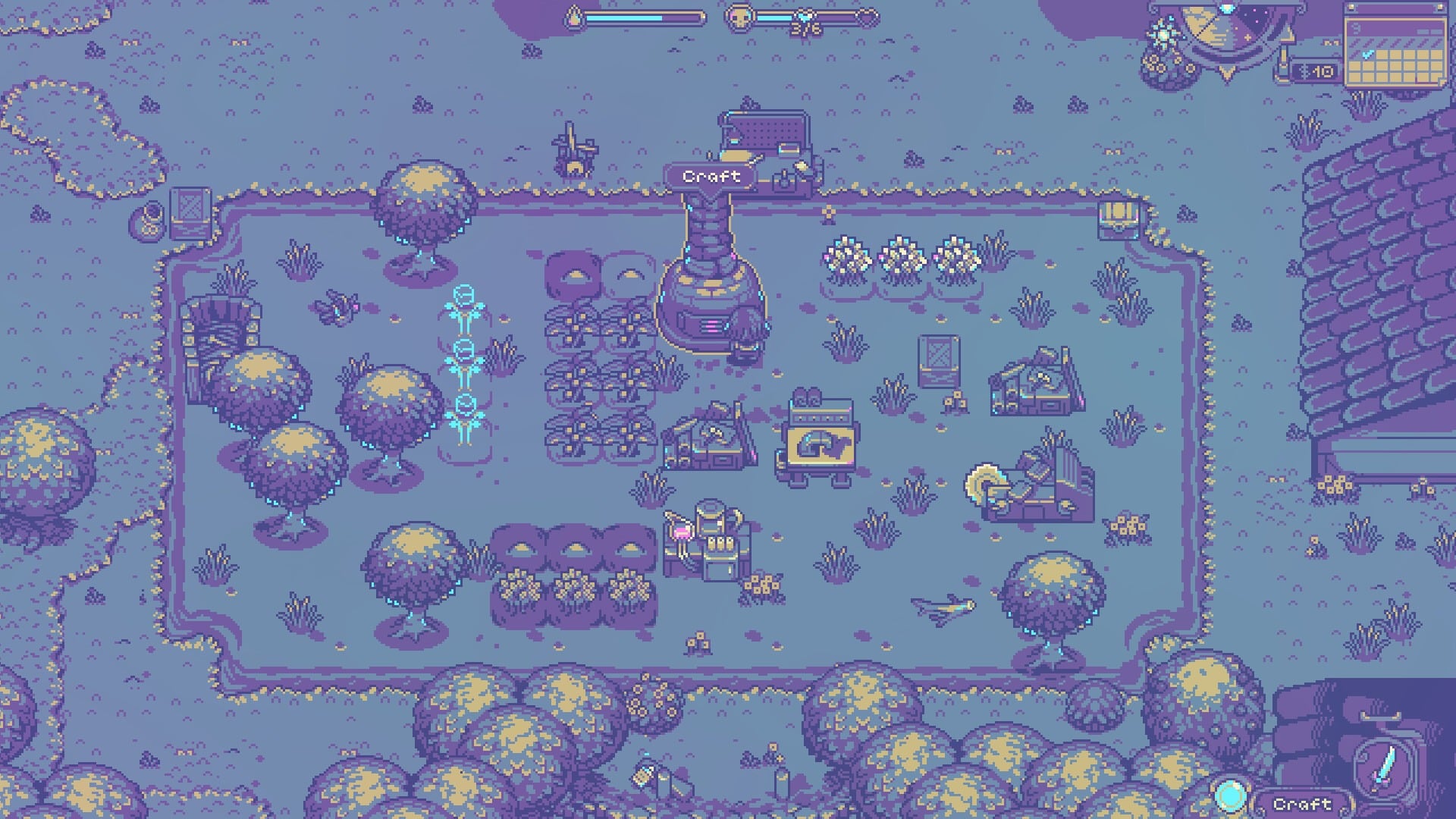
Task: Click the diamond atop the day-night dial
Action: (1227, 8)
